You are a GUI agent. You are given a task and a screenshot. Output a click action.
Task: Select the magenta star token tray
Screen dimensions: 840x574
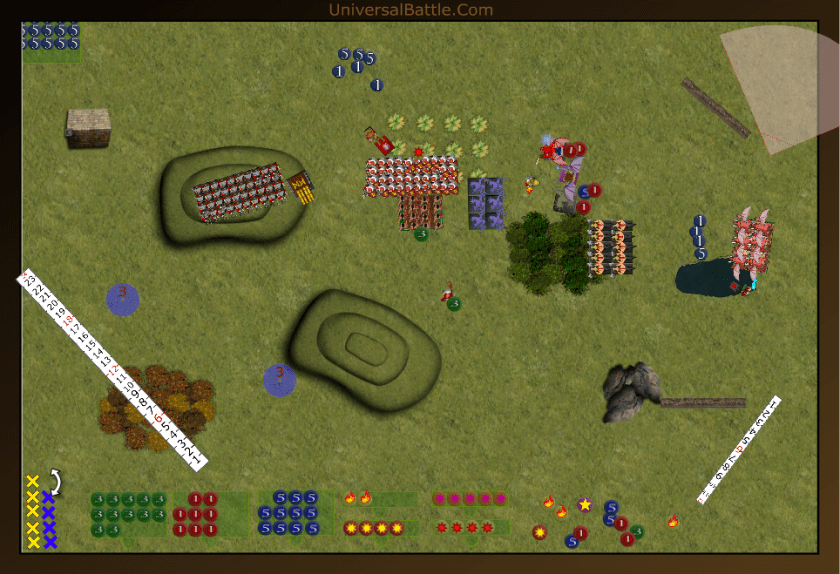click(x=468, y=499)
